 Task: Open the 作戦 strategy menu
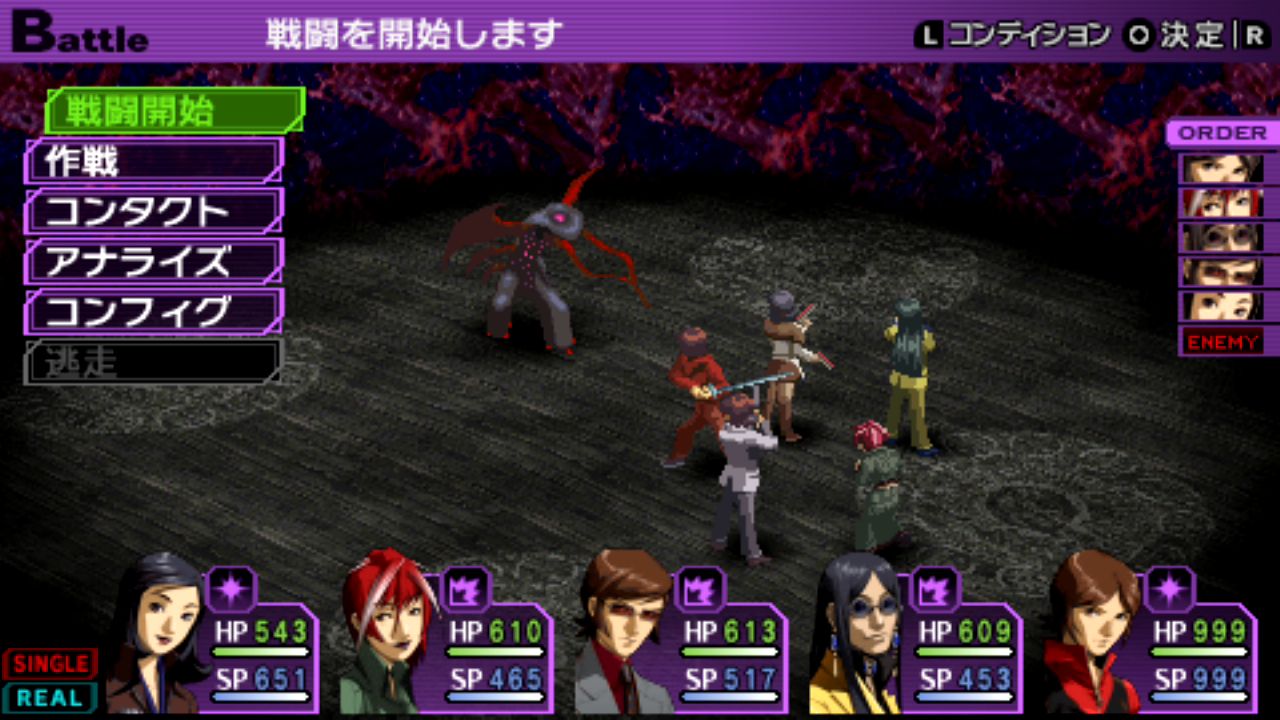pyautogui.click(x=154, y=161)
